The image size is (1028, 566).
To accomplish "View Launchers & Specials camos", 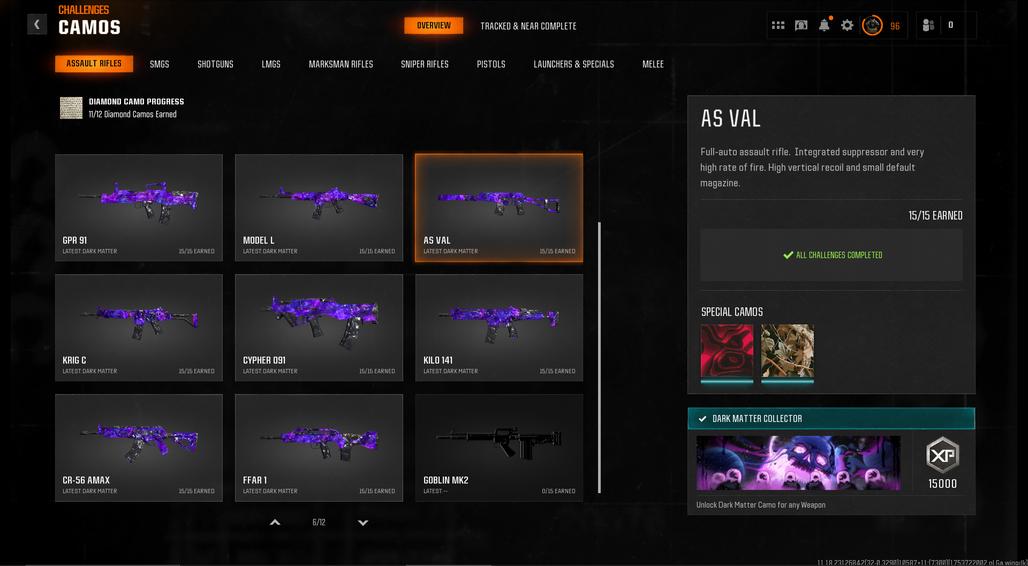I will (574, 64).
